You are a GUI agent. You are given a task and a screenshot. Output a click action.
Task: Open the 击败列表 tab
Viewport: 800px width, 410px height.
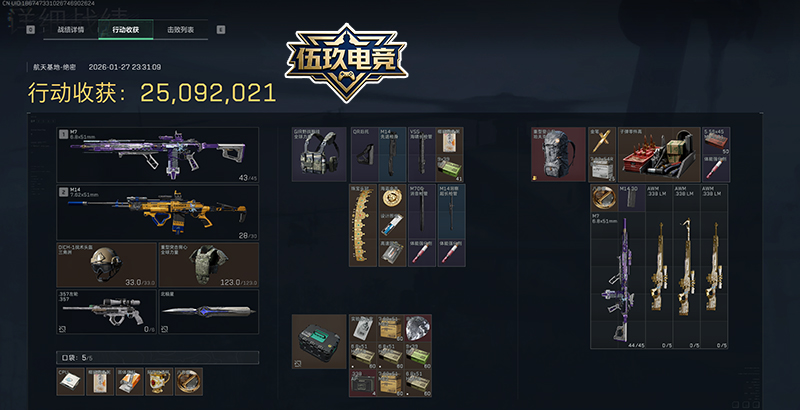coord(182,30)
